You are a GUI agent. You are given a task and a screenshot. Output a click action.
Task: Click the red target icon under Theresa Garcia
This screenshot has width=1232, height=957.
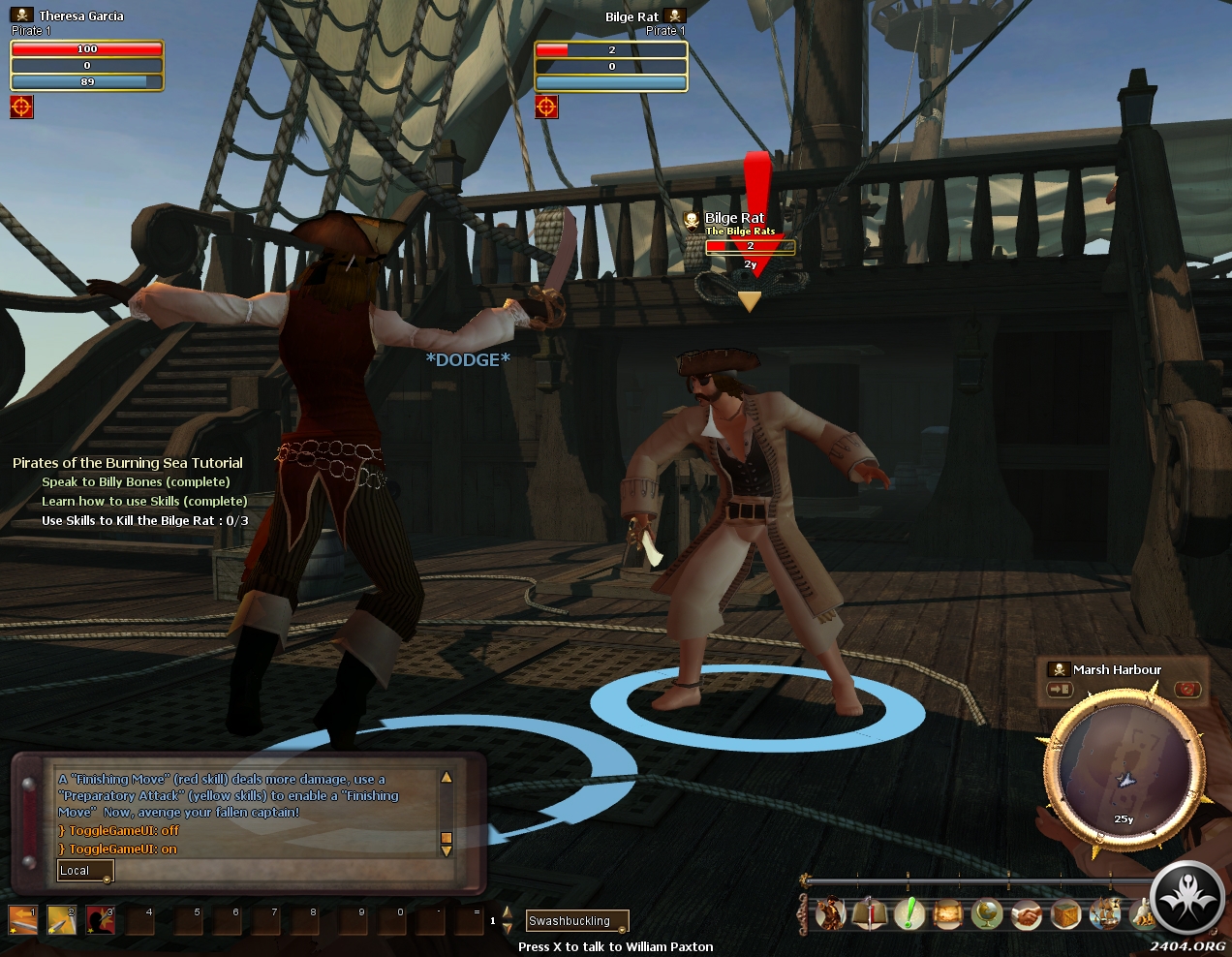21,107
